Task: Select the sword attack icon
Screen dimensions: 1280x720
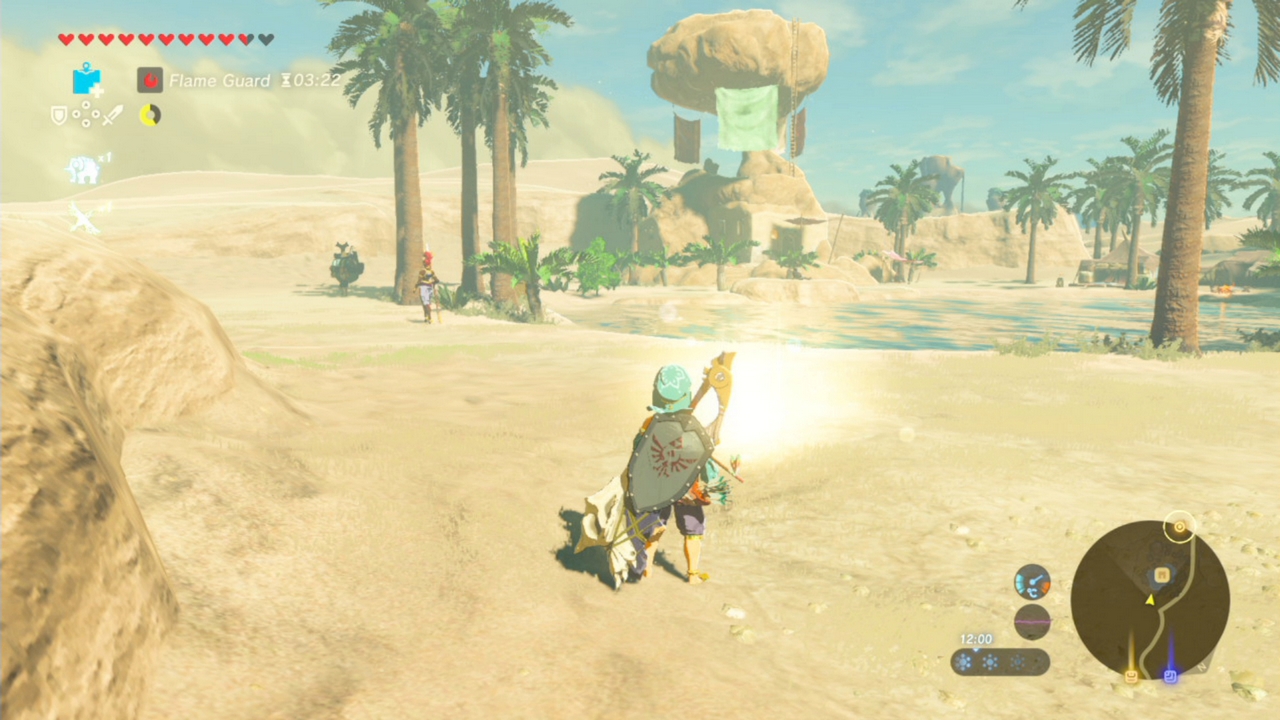Action: tap(111, 114)
